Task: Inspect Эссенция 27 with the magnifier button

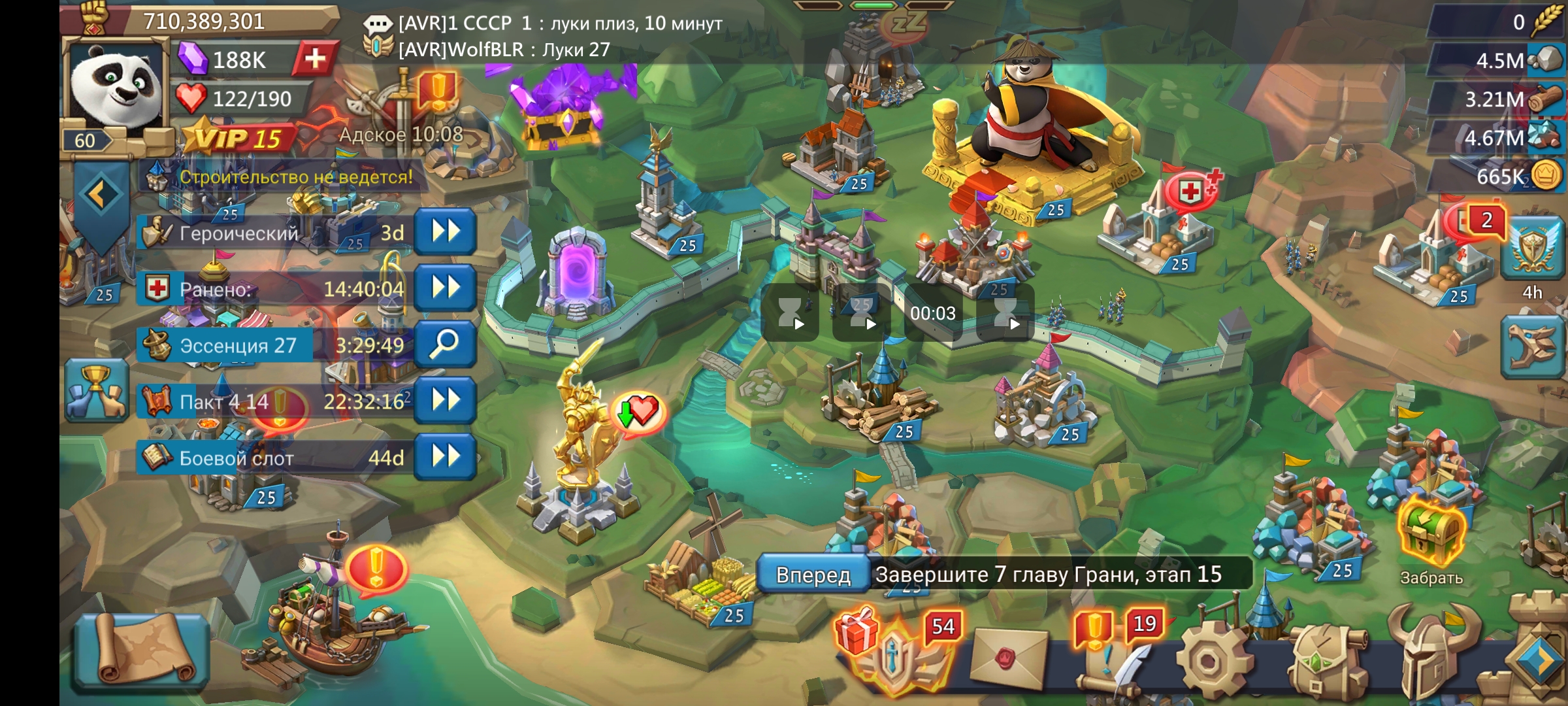Action: coord(445,345)
